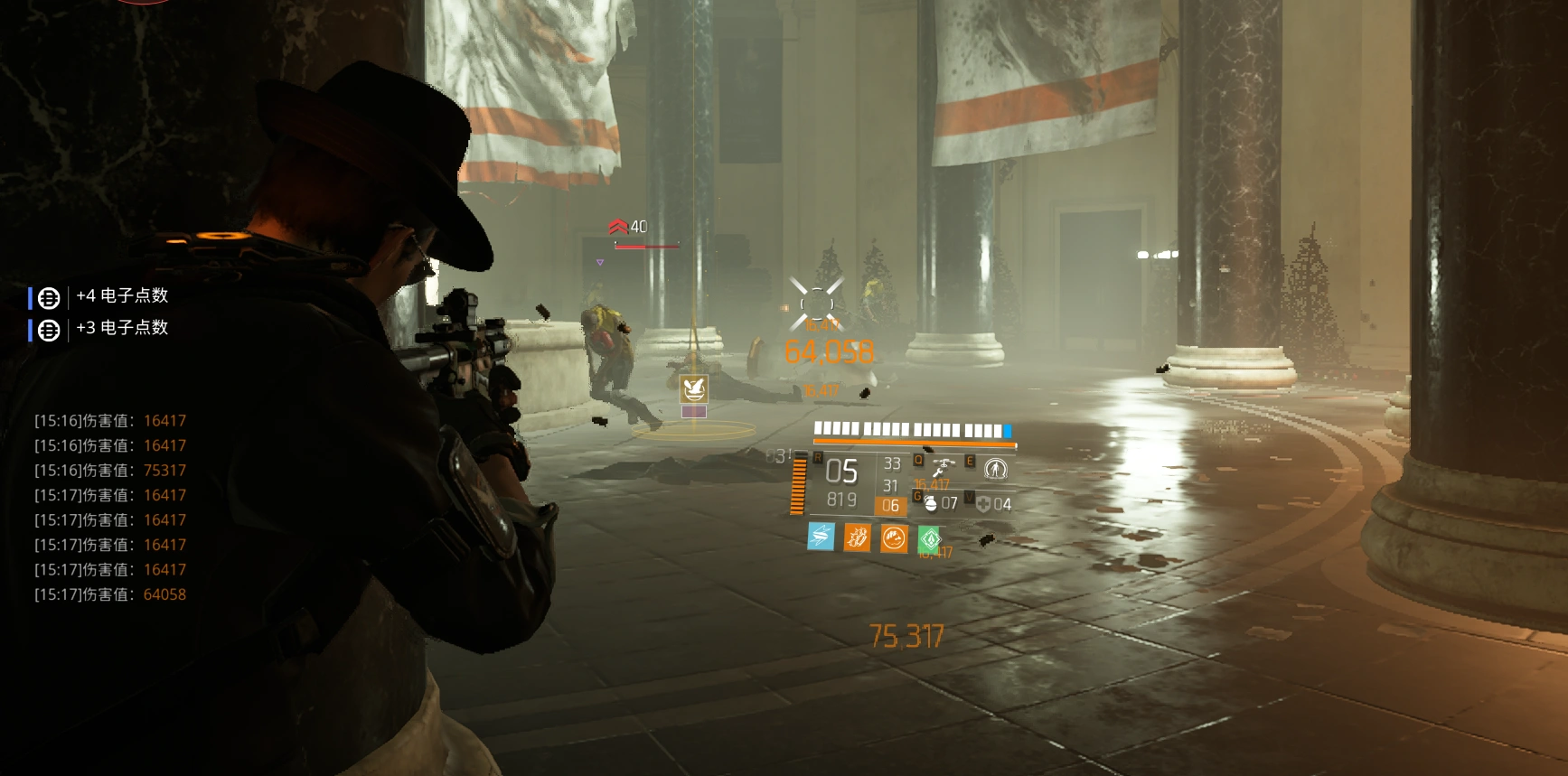The width and height of the screenshot is (1568, 776).
Task: Select the orange circular fist buff icon
Action: (x=894, y=538)
